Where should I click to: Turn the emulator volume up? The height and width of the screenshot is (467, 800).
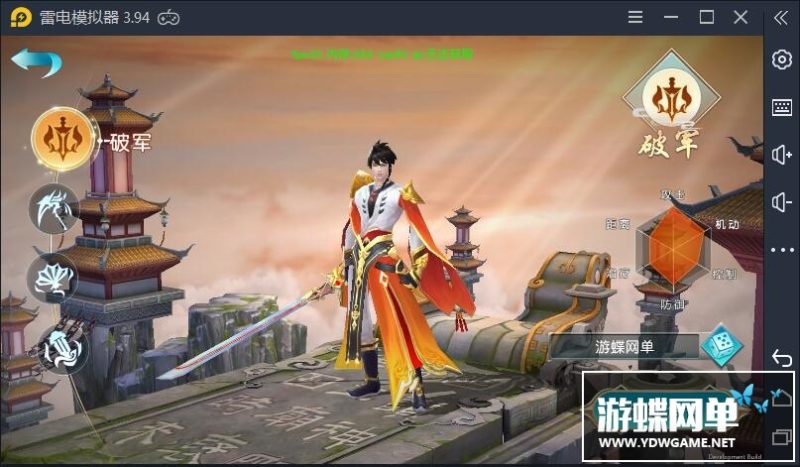[x=782, y=155]
